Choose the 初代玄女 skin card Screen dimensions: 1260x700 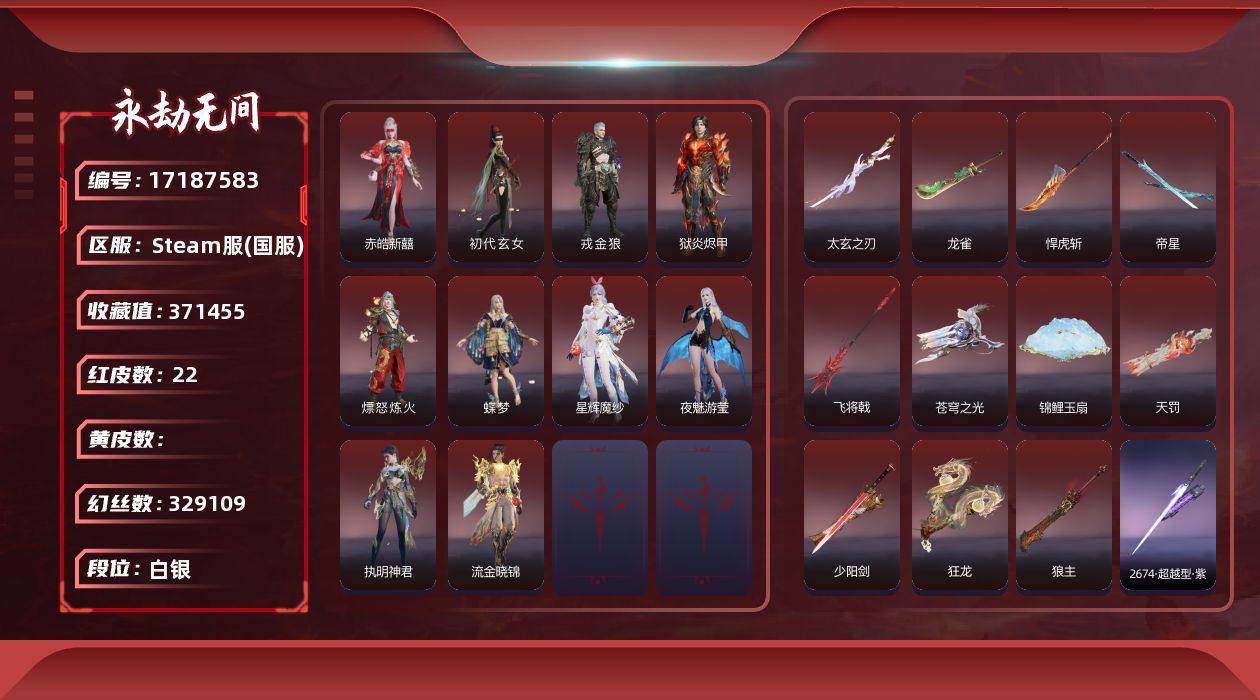(x=496, y=187)
